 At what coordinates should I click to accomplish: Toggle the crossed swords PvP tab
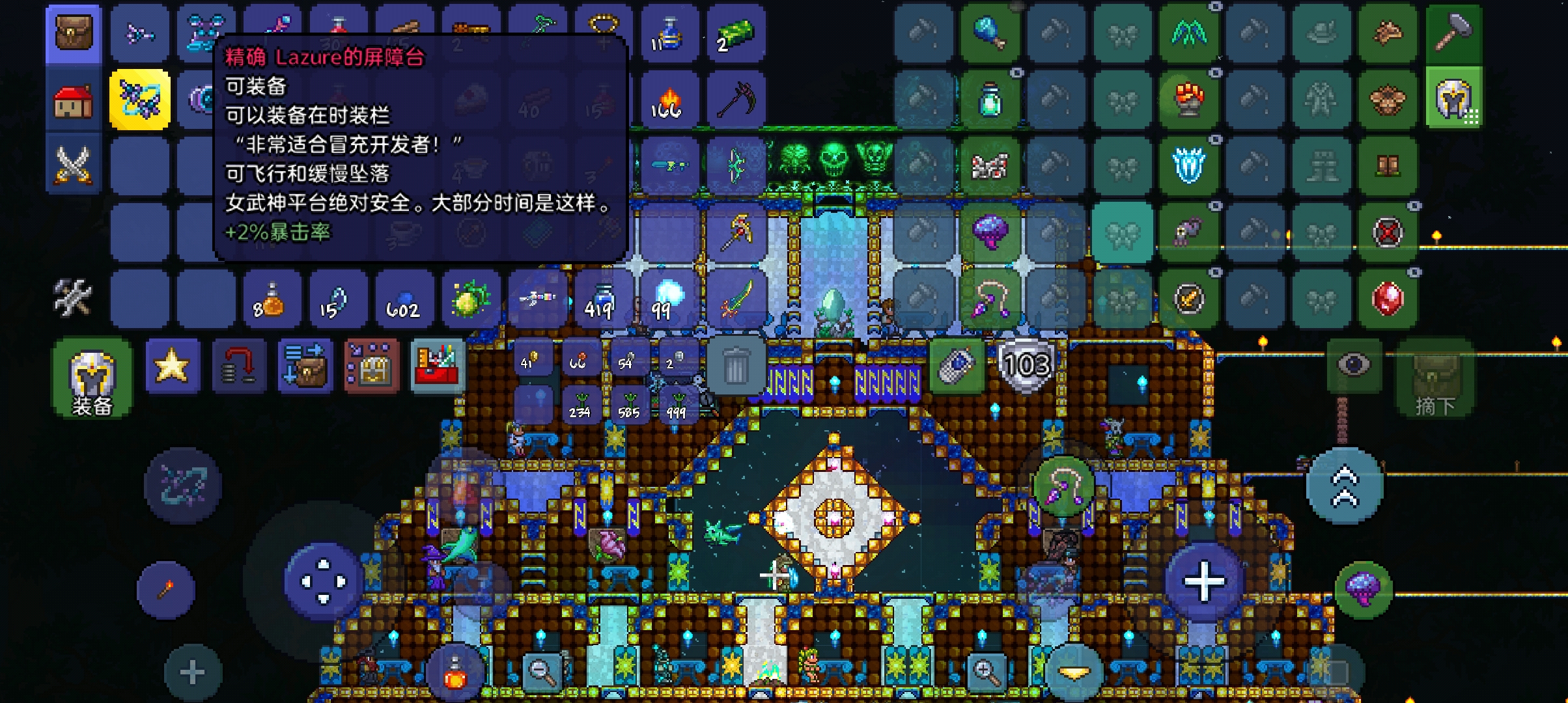point(74,165)
